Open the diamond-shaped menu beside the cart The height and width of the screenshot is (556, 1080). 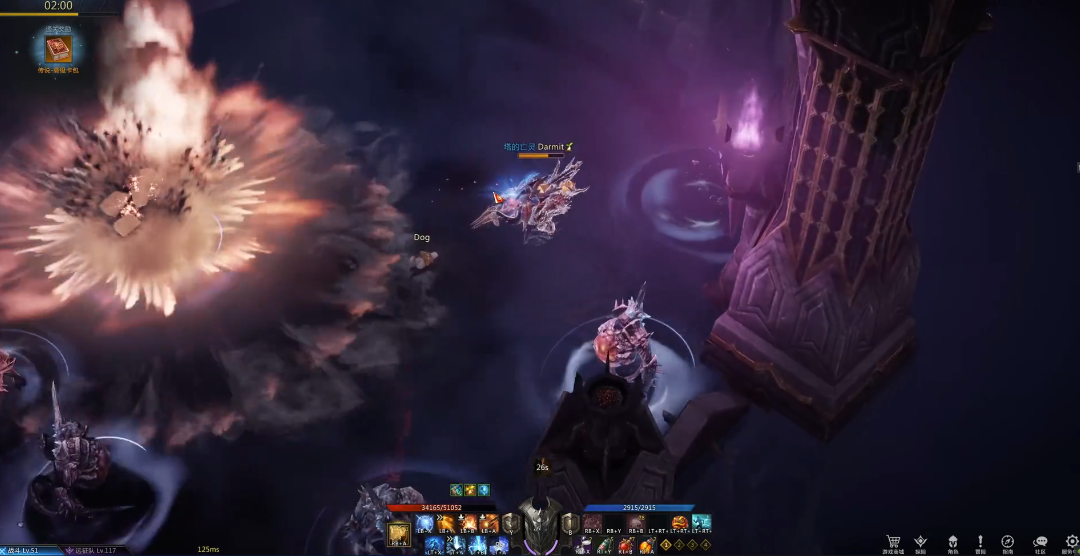coord(921,541)
